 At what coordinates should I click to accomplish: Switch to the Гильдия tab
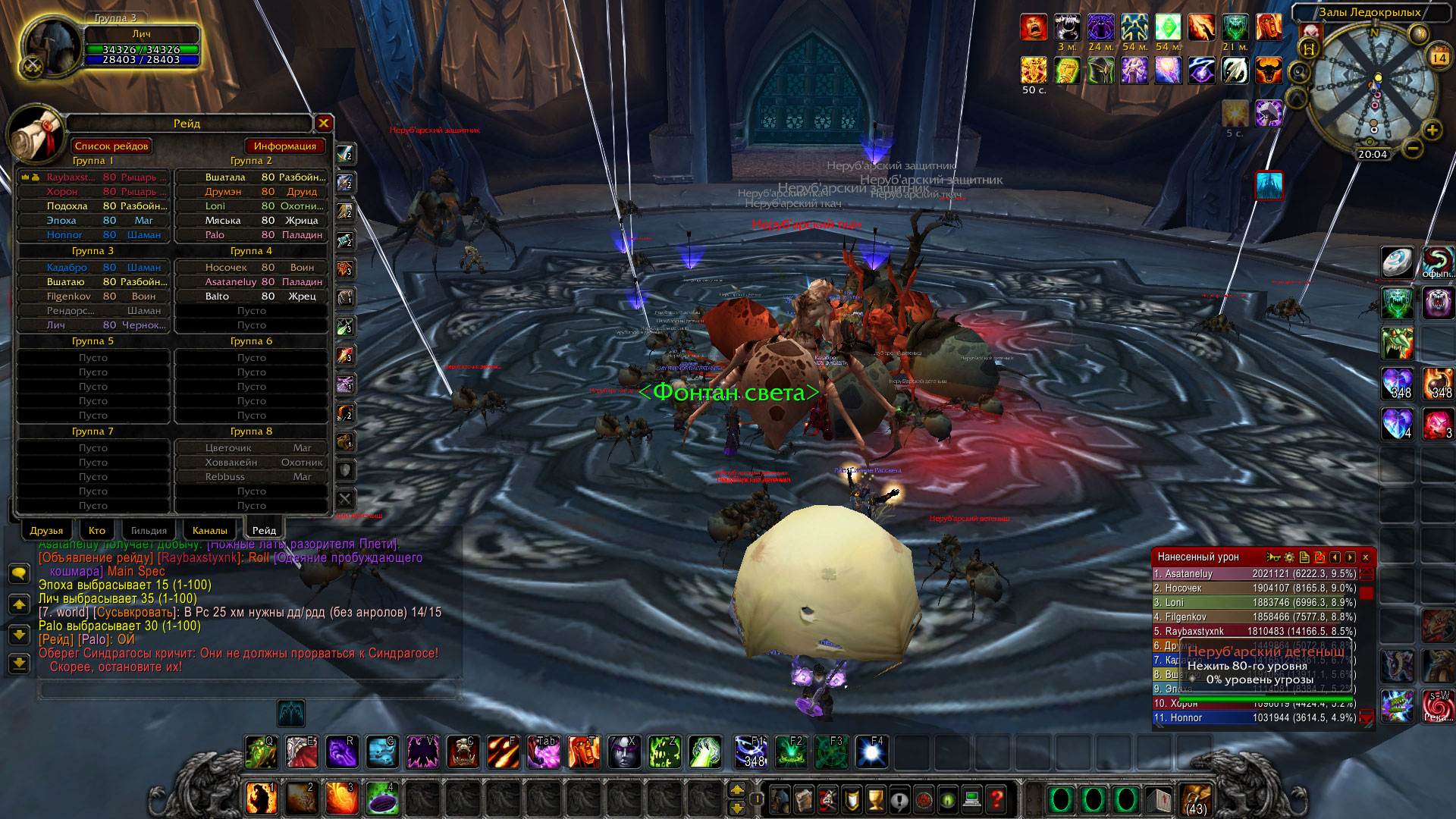(x=149, y=530)
